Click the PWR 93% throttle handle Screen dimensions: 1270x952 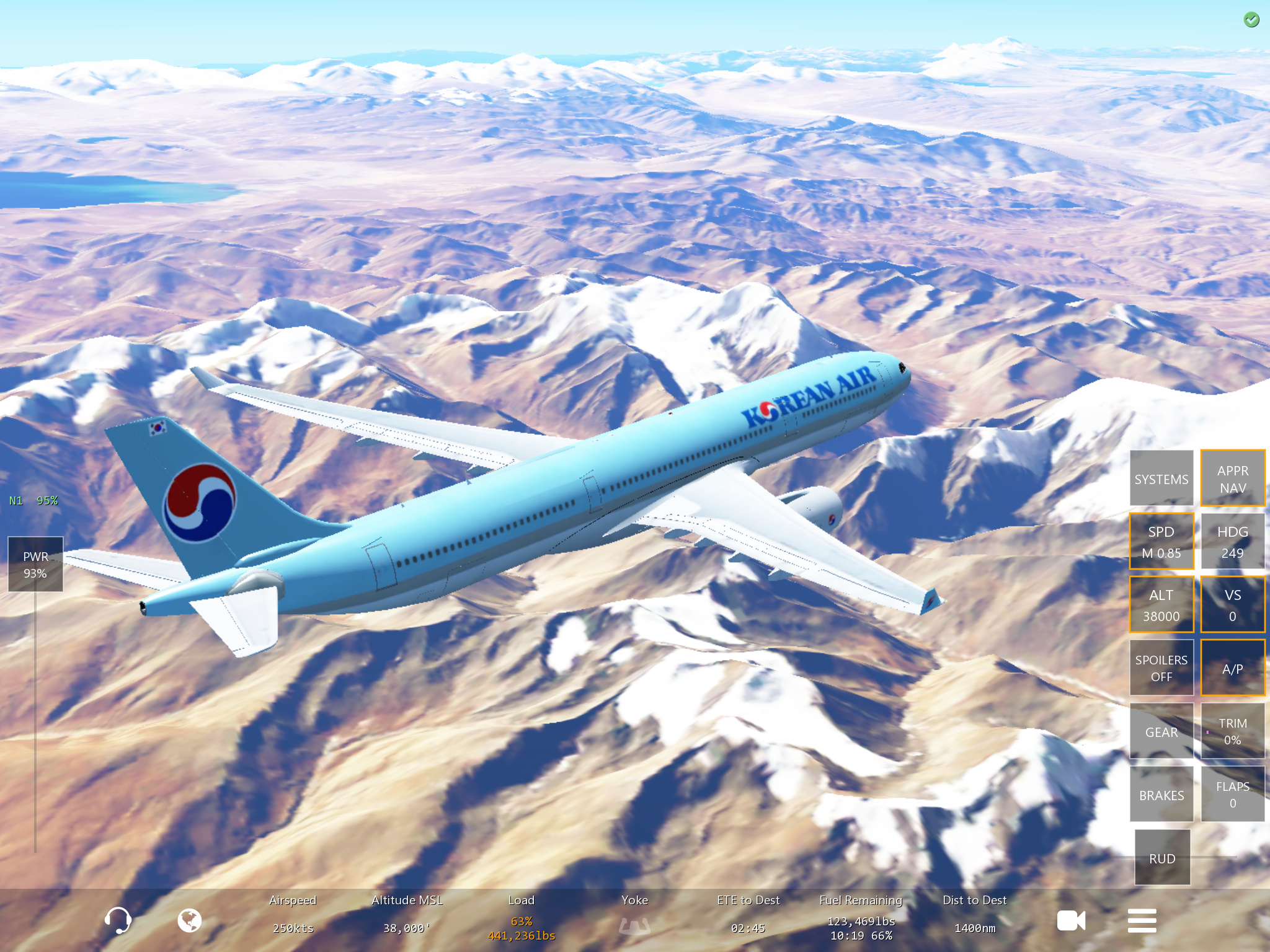coord(35,564)
